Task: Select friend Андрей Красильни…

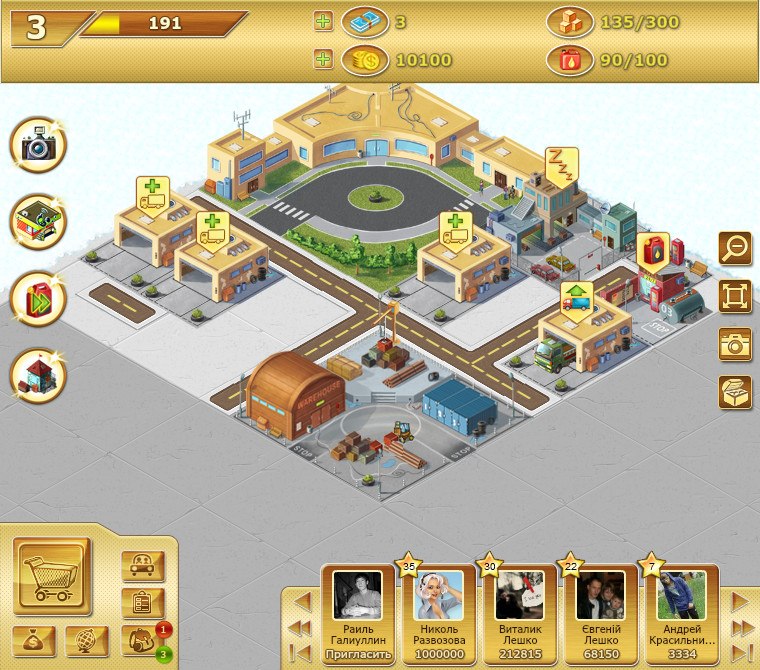Action: (682, 610)
